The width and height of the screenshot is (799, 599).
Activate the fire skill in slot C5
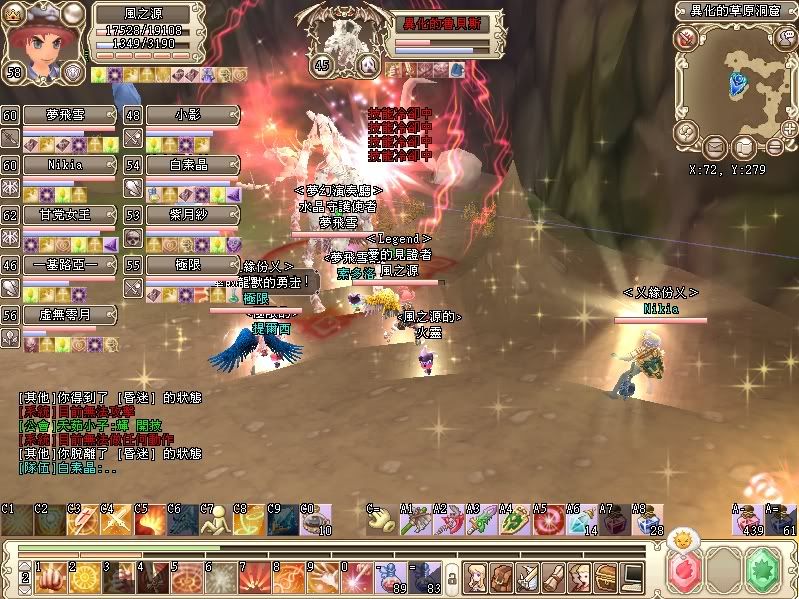click(150, 521)
